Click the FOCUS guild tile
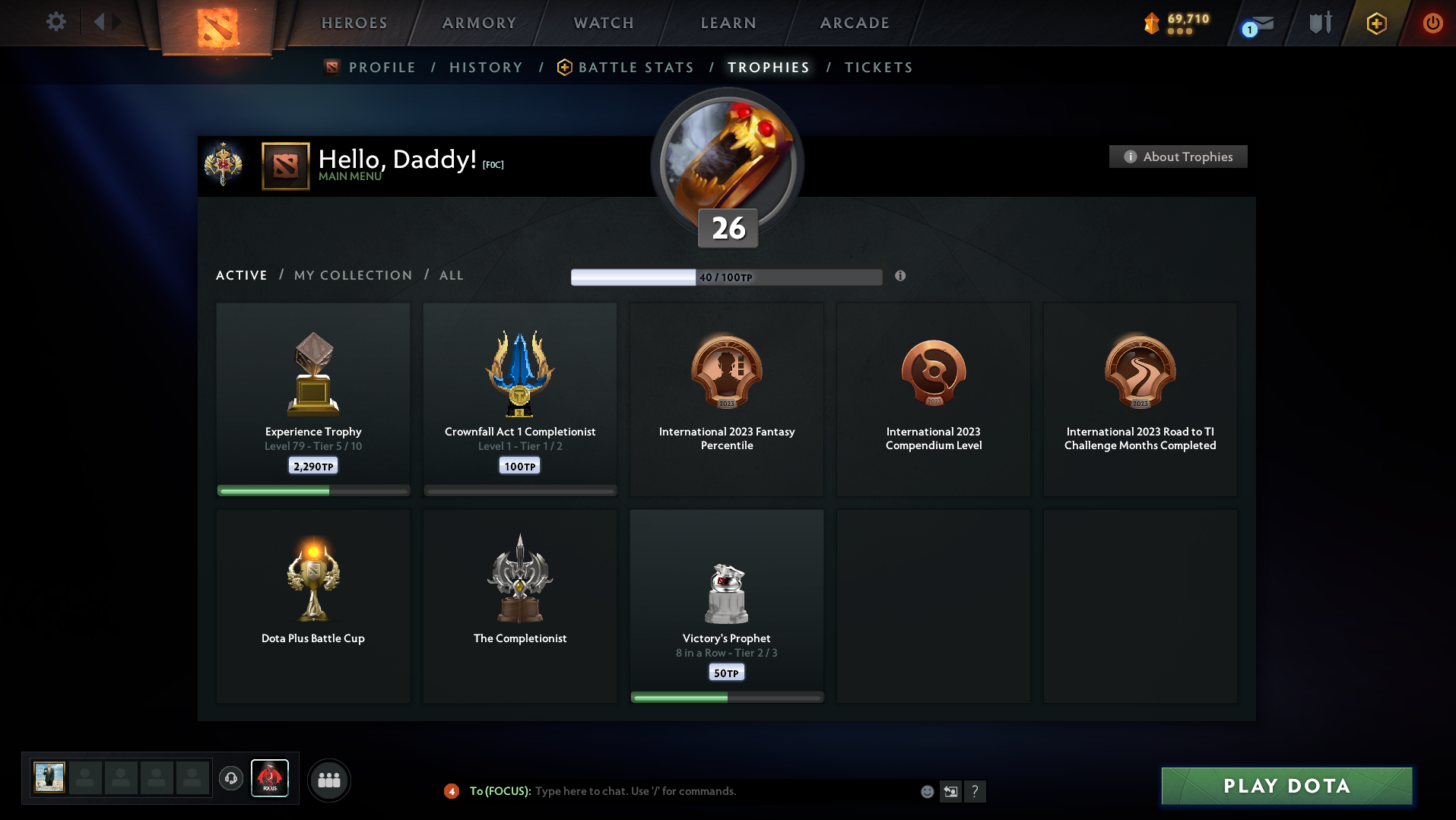This screenshot has width=1456, height=820. pyautogui.click(x=270, y=777)
